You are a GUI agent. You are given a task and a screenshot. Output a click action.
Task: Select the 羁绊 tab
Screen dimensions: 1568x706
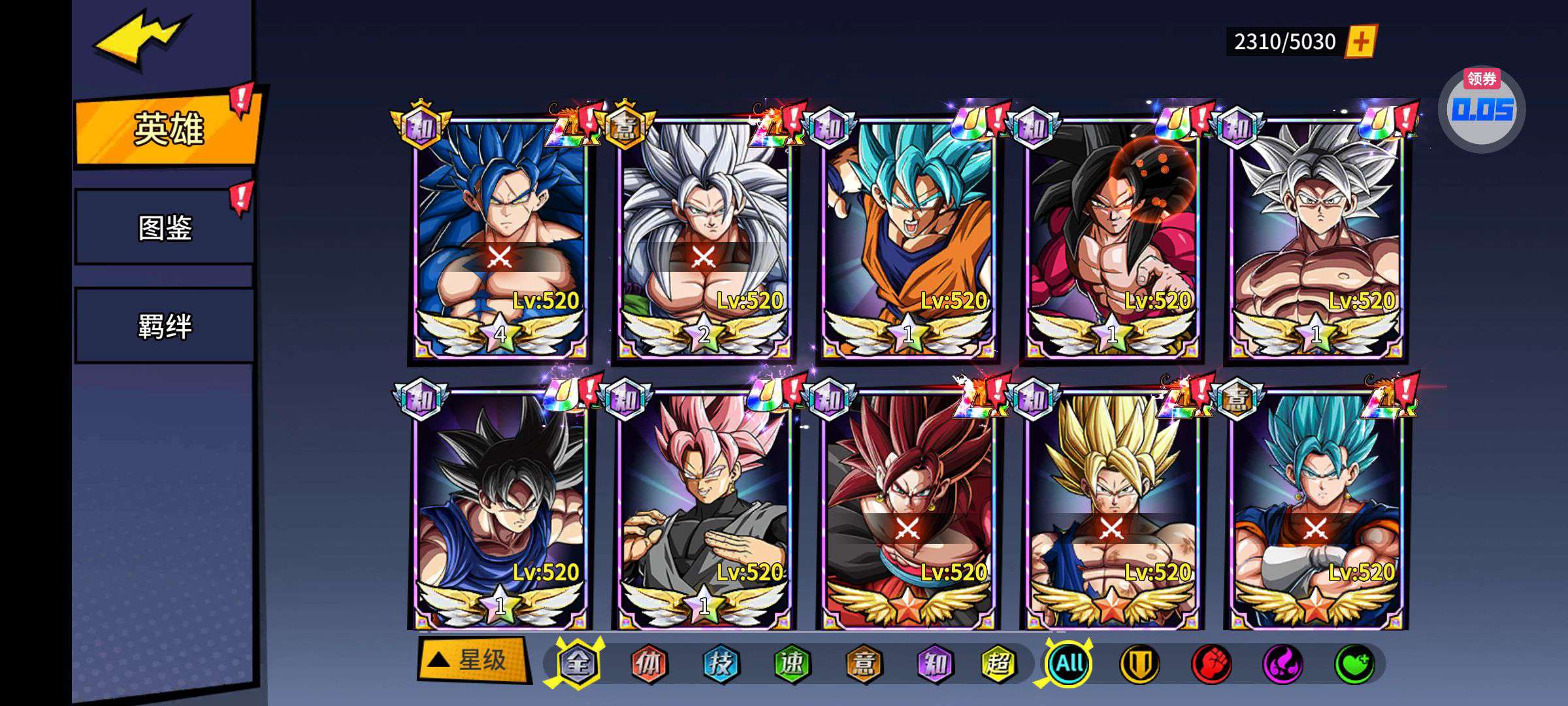[165, 326]
